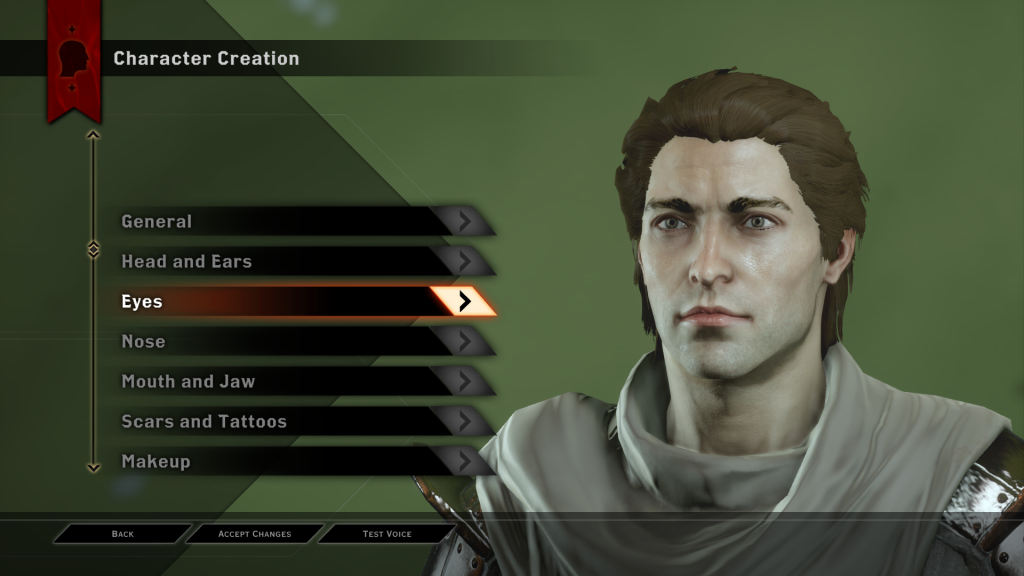Screen dimensions: 1024x576
Task: Click Accept Changes
Action: click(255, 534)
